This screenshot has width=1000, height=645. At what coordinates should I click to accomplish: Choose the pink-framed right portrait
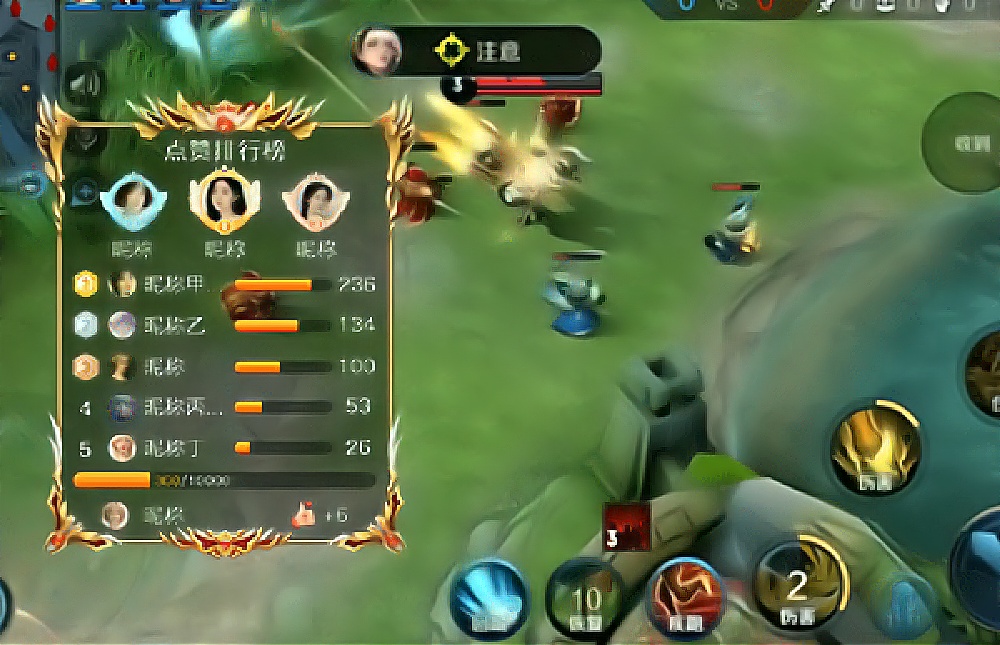click(x=315, y=202)
